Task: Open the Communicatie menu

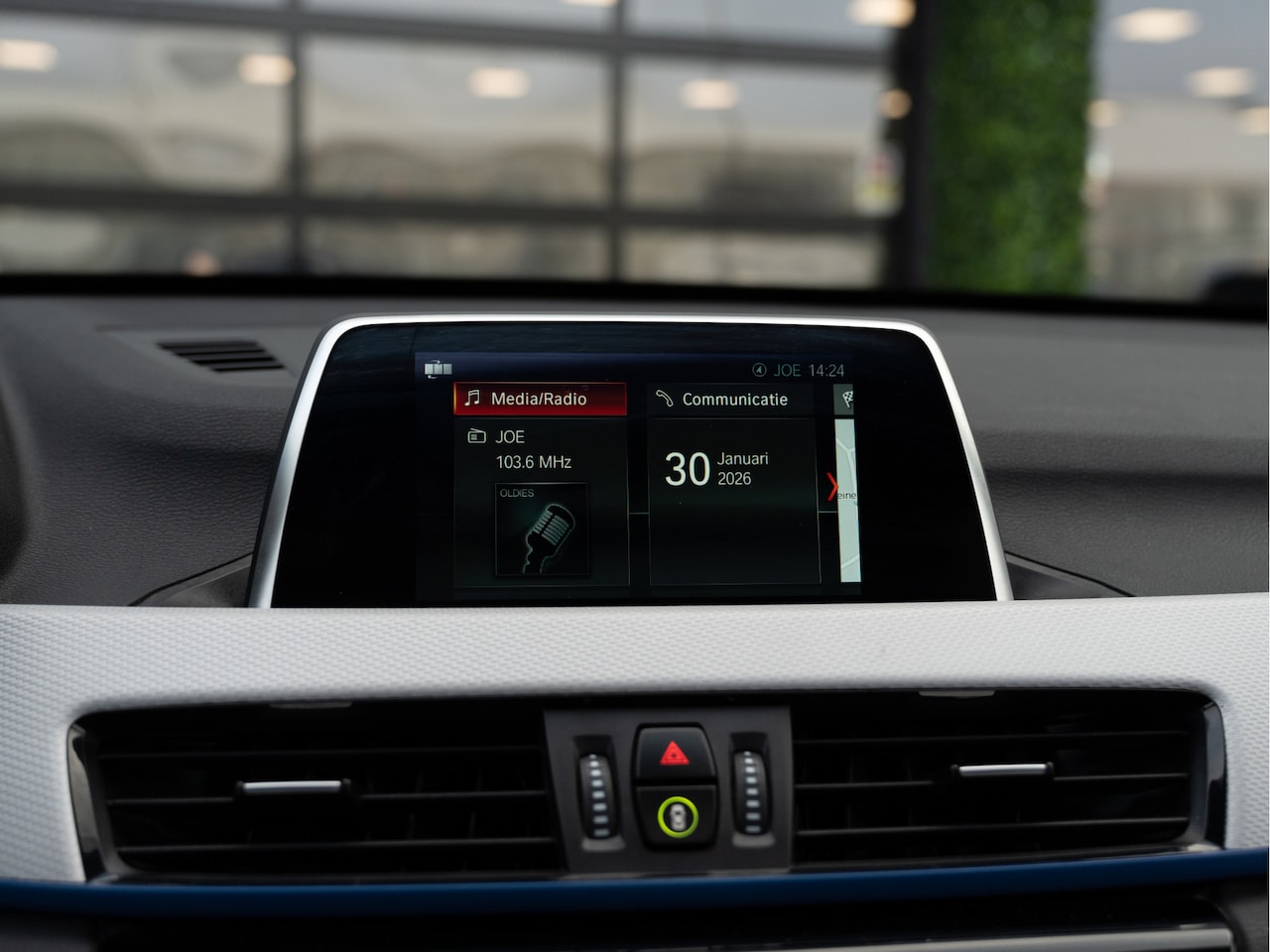Action: [x=732, y=400]
